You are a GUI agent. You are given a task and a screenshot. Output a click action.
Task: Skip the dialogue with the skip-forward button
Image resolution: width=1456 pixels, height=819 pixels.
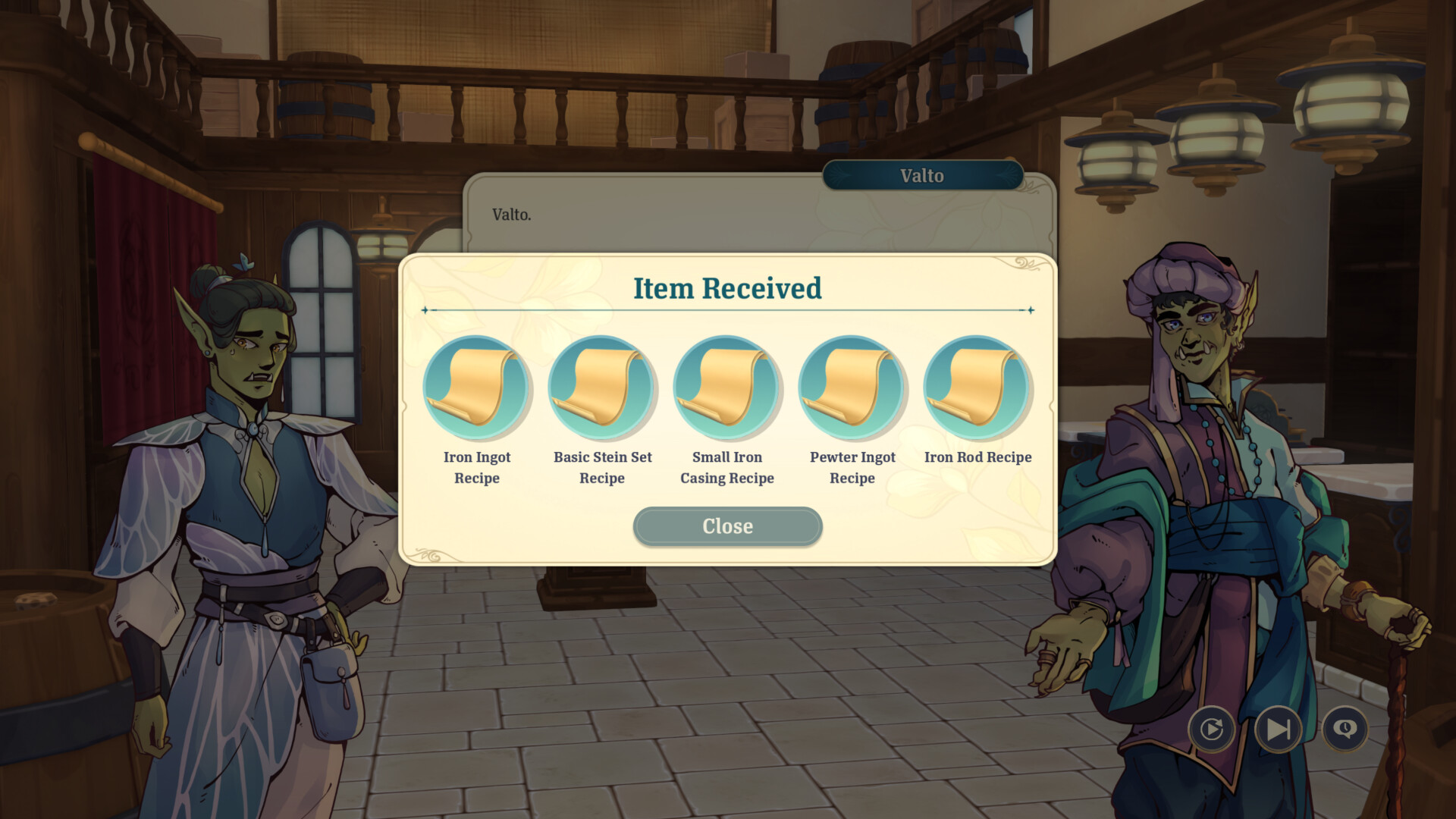(1279, 729)
